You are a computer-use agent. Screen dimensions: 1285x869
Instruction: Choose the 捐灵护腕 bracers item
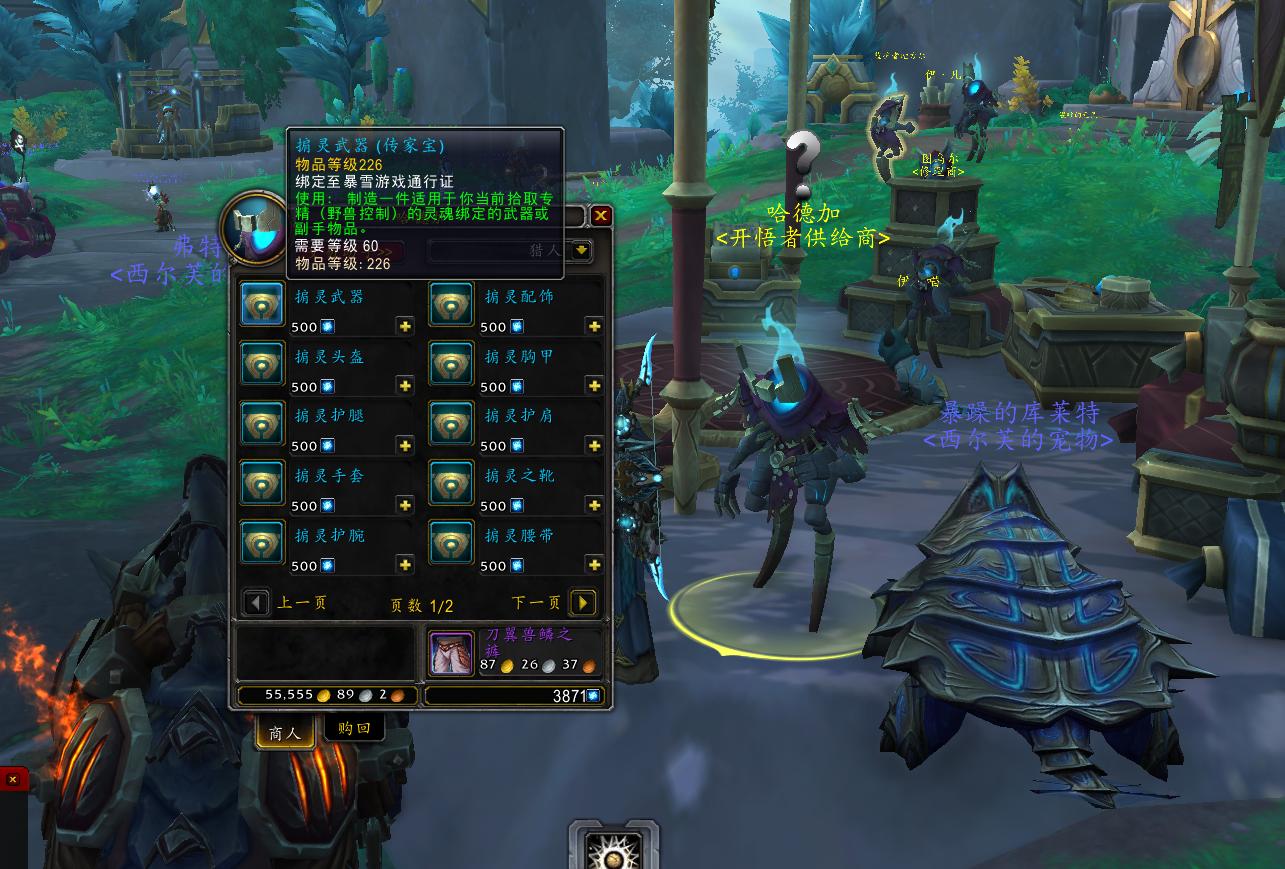coord(262,543)
